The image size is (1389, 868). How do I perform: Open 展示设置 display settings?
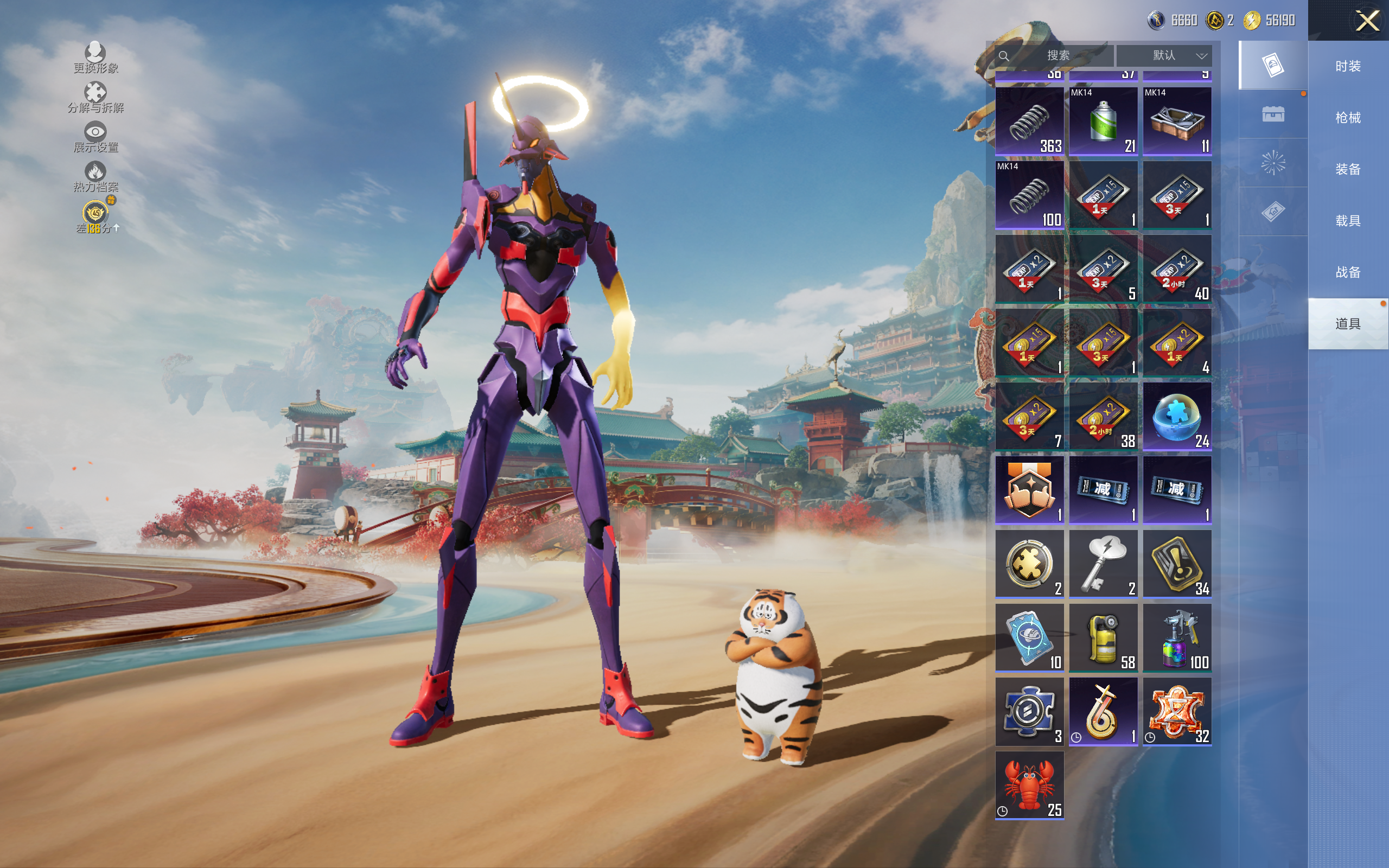95,137
